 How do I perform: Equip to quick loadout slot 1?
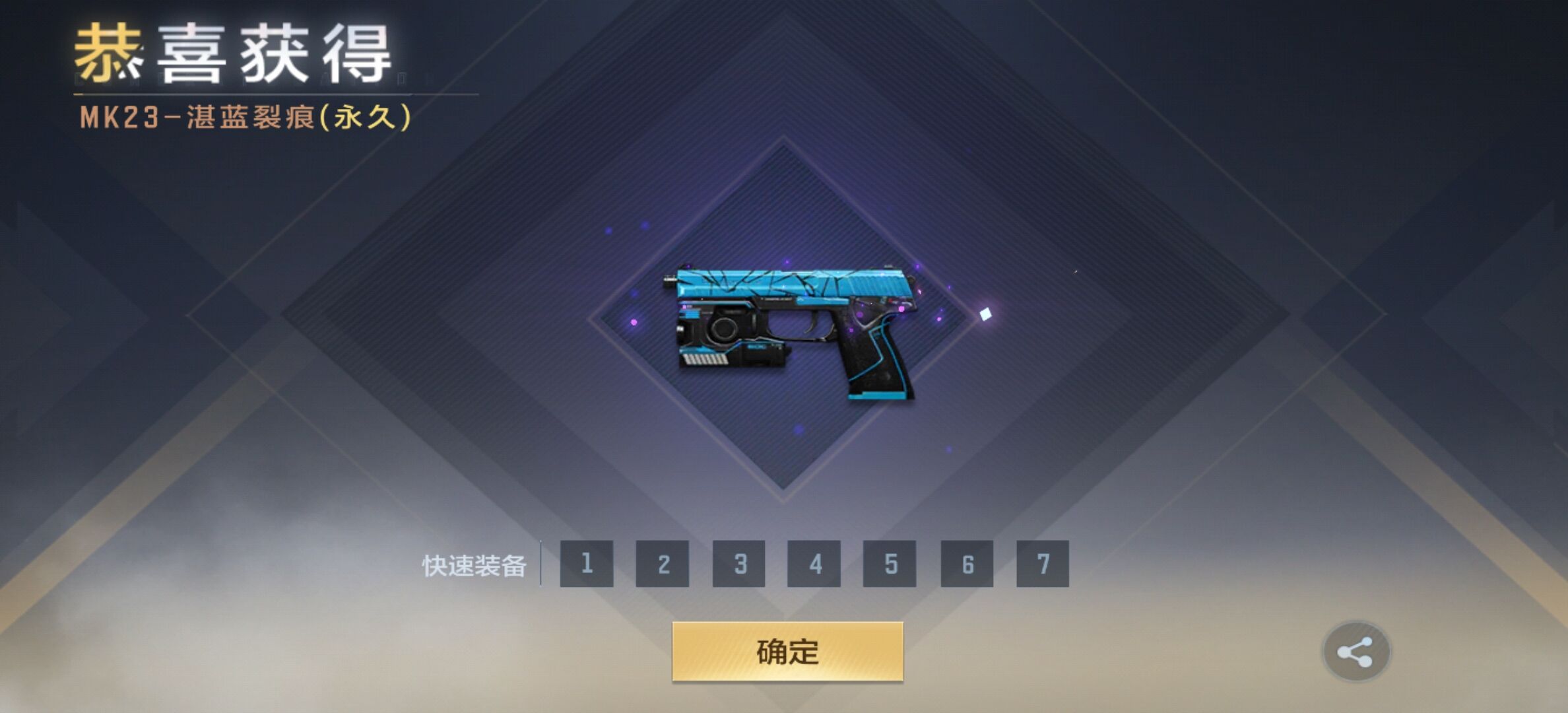(587, 564)
